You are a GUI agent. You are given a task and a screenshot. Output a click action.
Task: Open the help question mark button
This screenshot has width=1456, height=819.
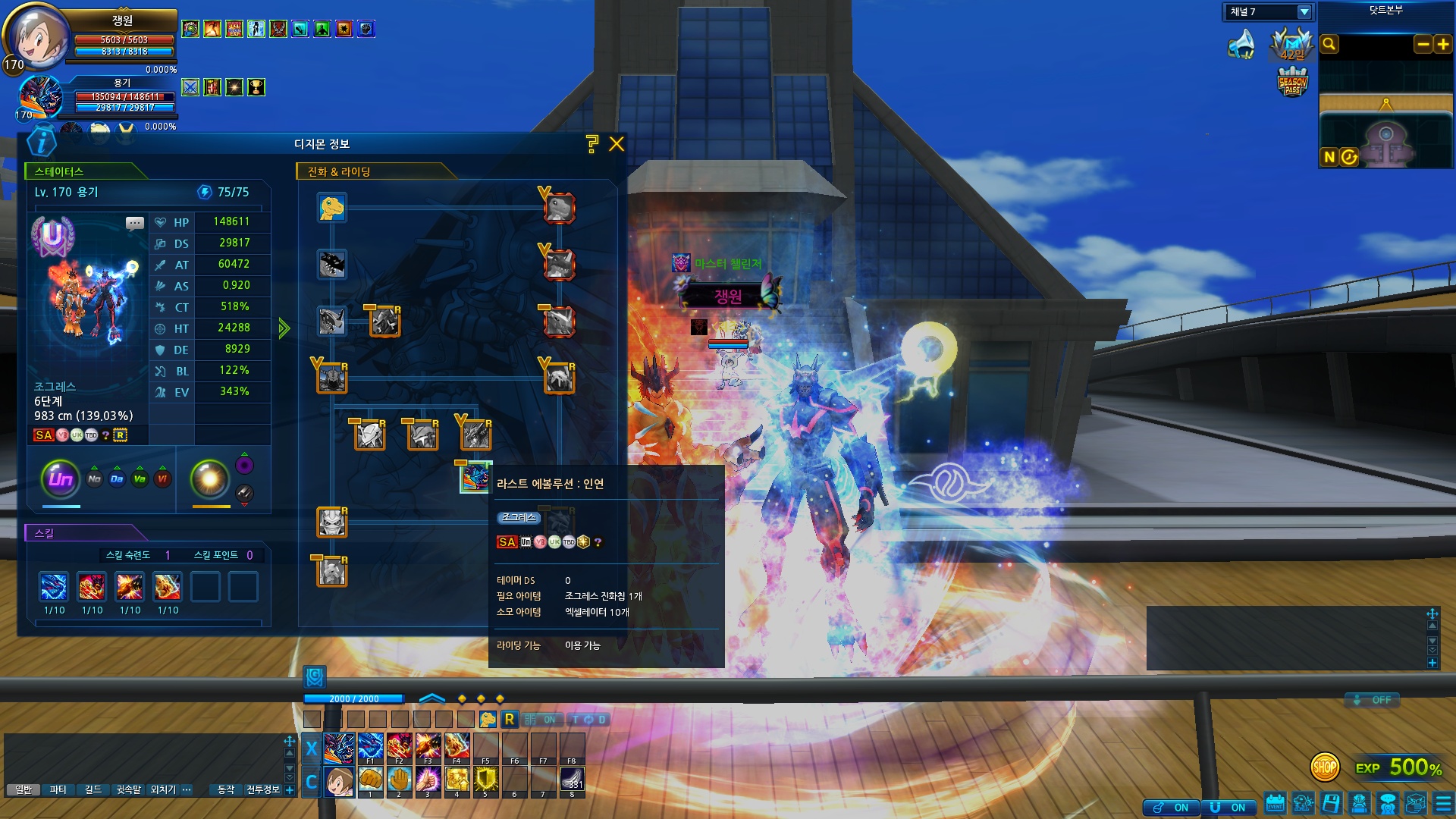[x=592, y=144]
